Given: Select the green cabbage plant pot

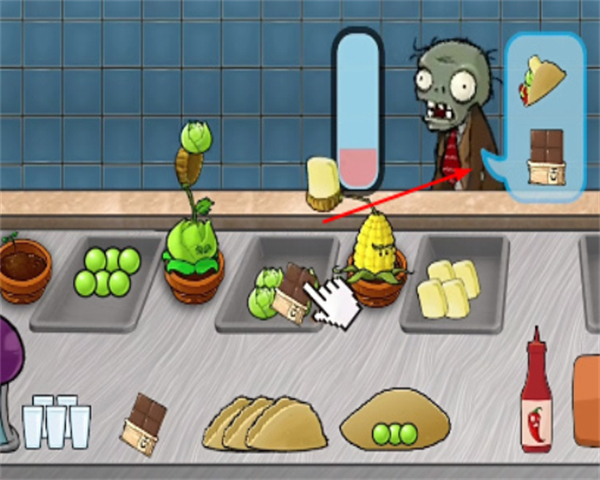Looking at the screenshot, I should pos(192,262).
